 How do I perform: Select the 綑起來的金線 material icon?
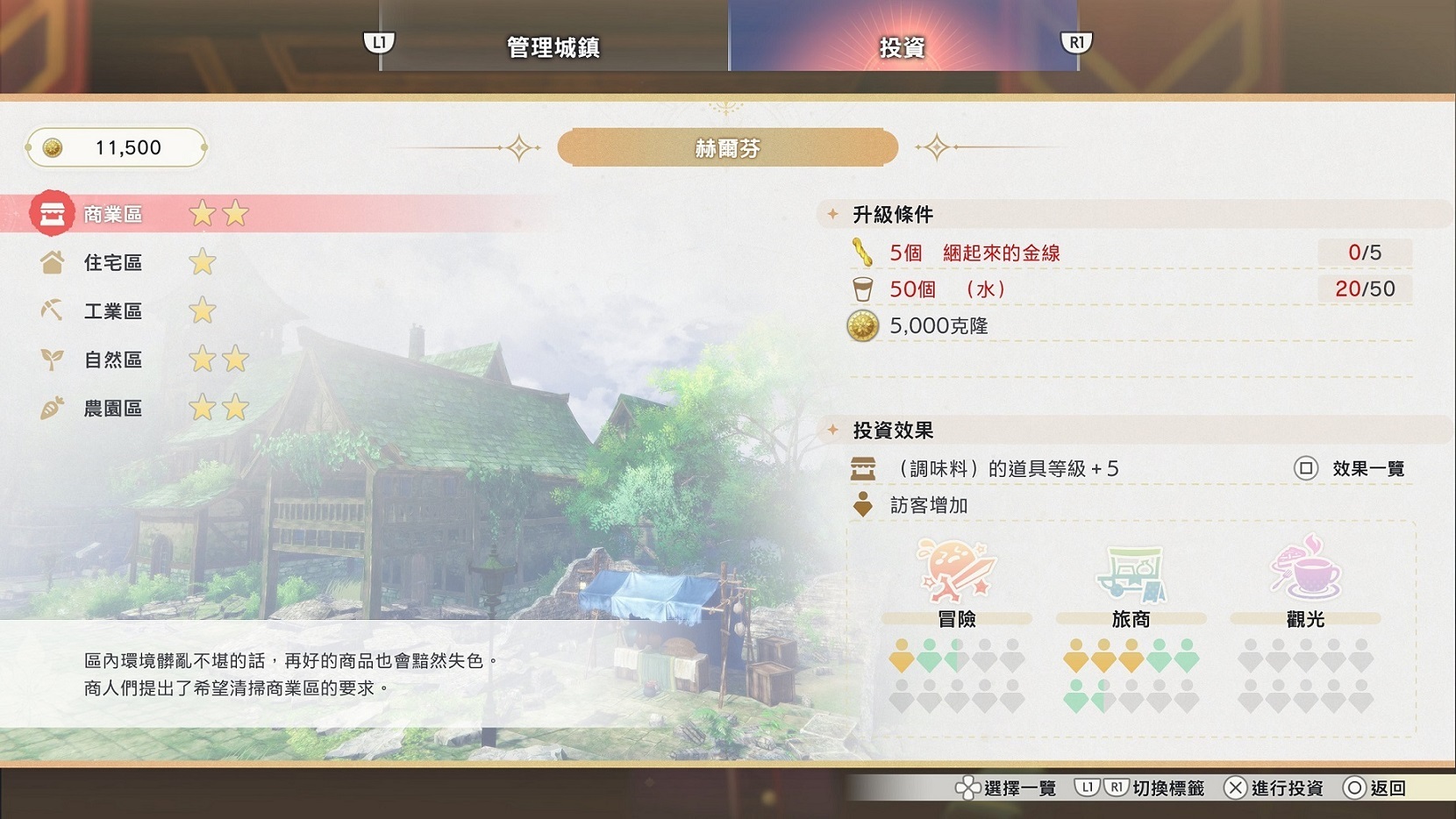(862, 252)
